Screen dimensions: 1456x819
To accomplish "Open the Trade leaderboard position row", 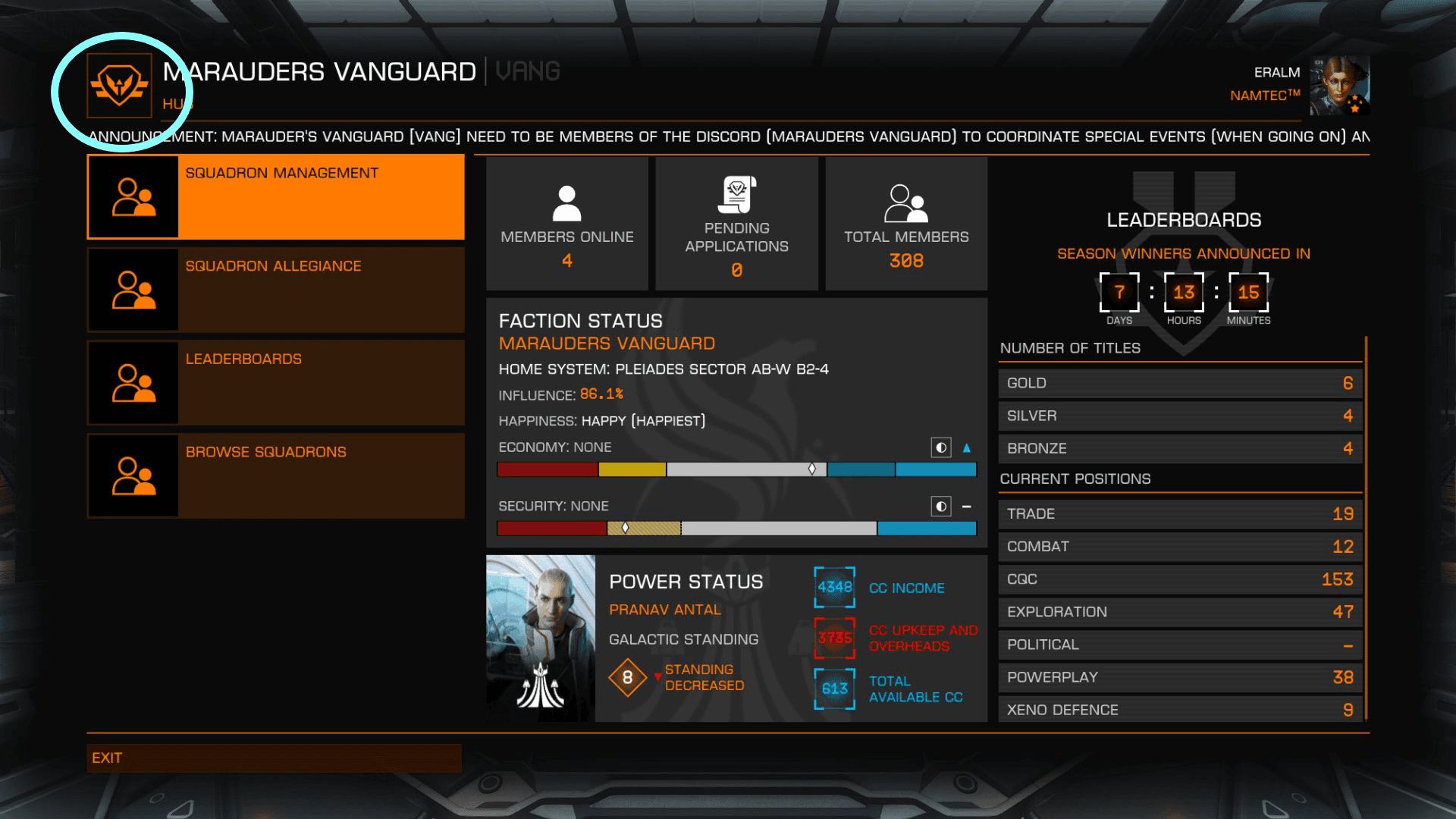I will pyautogui.click(x=1180, y=514).
